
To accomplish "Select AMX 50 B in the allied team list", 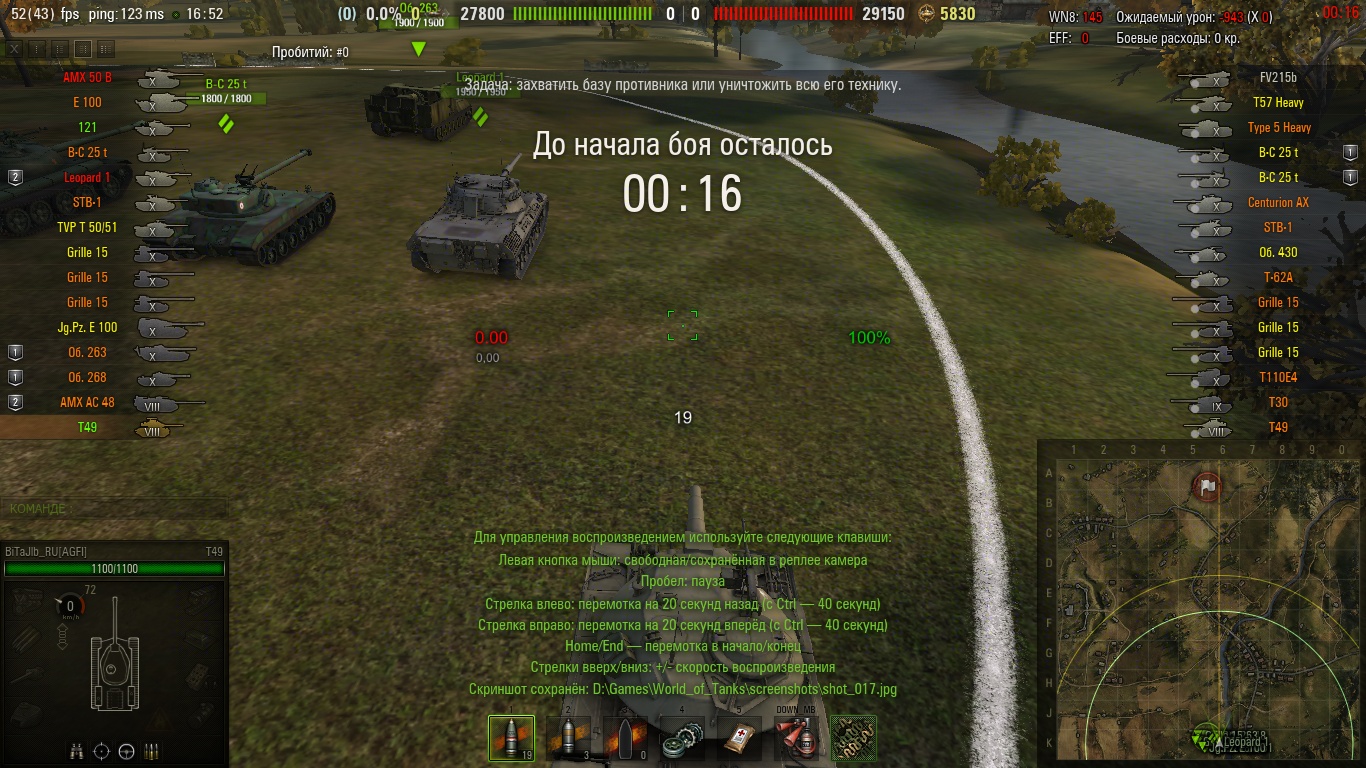I will tap(87, 77).
